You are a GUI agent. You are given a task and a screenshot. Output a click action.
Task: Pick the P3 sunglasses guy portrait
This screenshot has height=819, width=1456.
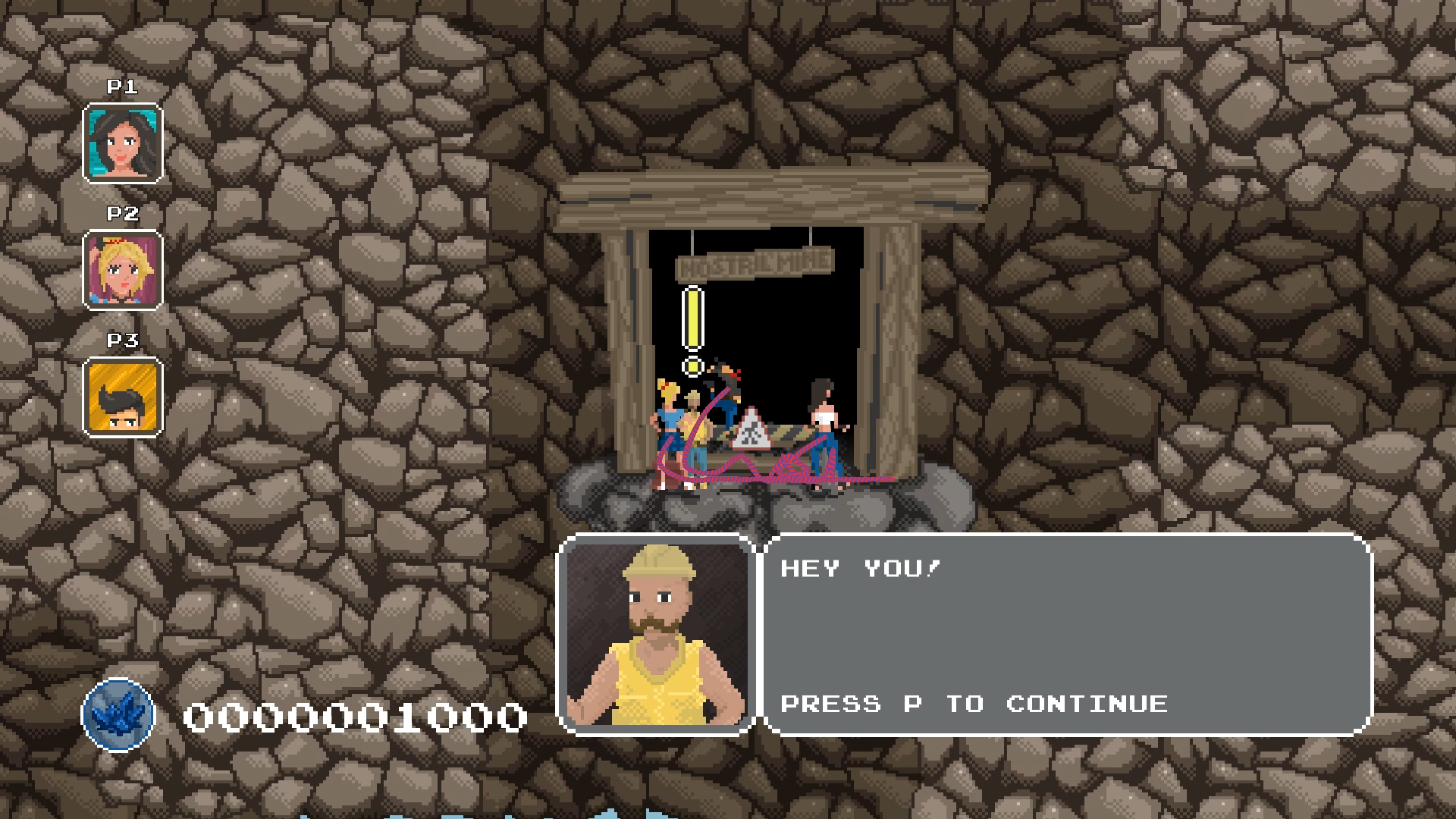[122, 397]
